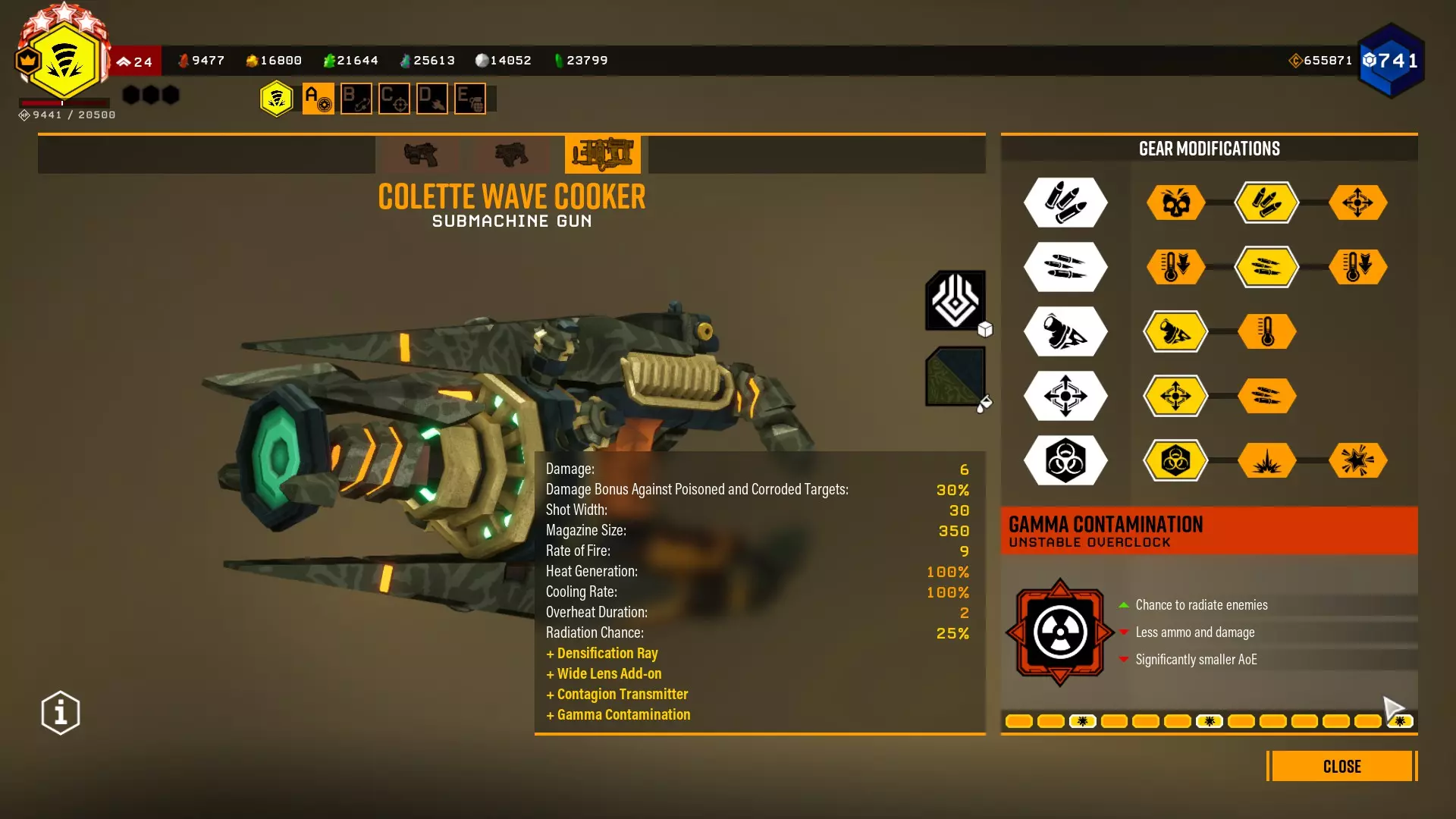1456x819 pixels.
Task: Select the single thermometer modification
Action: click(1266, 331)
